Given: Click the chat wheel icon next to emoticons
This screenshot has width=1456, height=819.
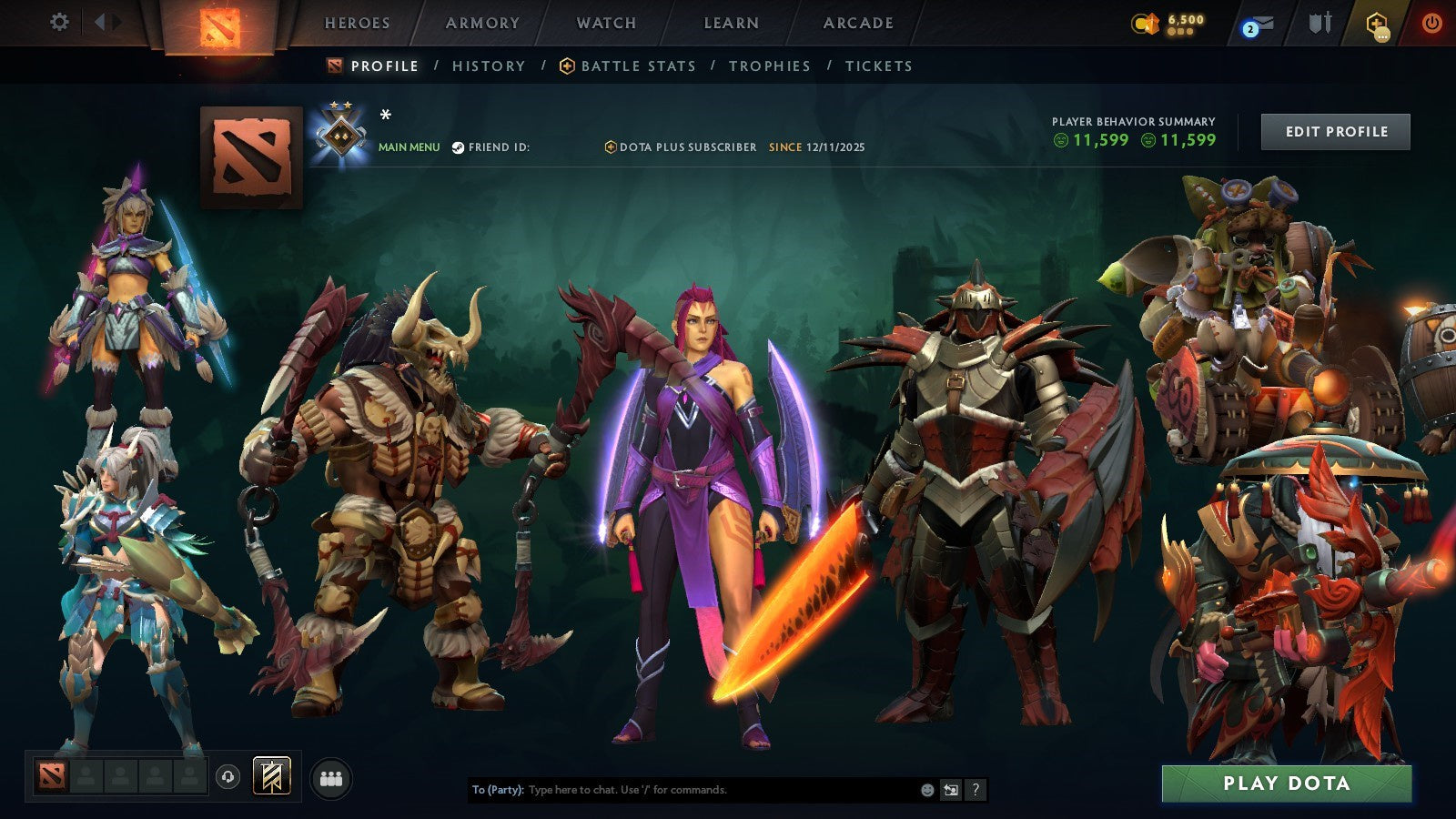Looking at the screenshot, I should point(949,790).
